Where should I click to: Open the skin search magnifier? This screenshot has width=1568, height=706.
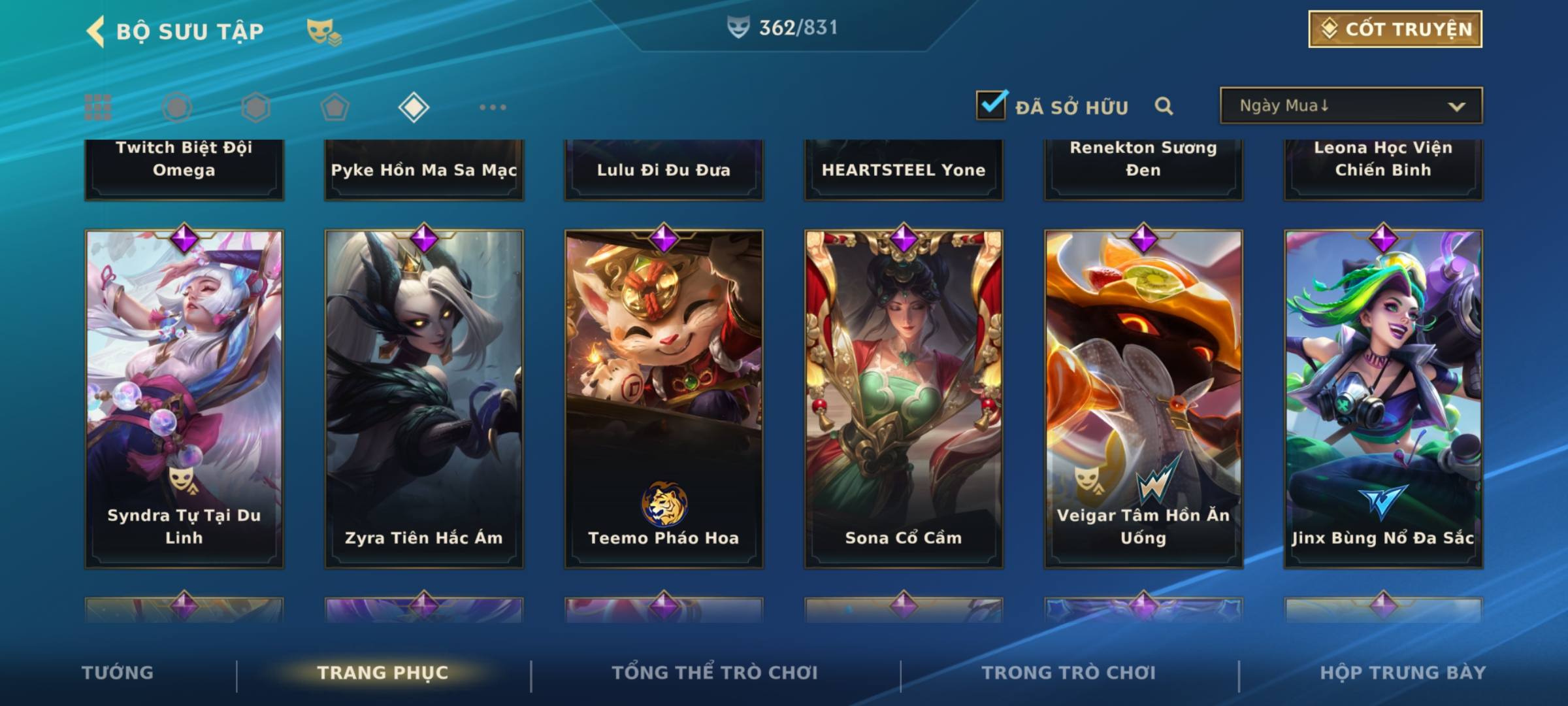click(x=1164, y=106)
